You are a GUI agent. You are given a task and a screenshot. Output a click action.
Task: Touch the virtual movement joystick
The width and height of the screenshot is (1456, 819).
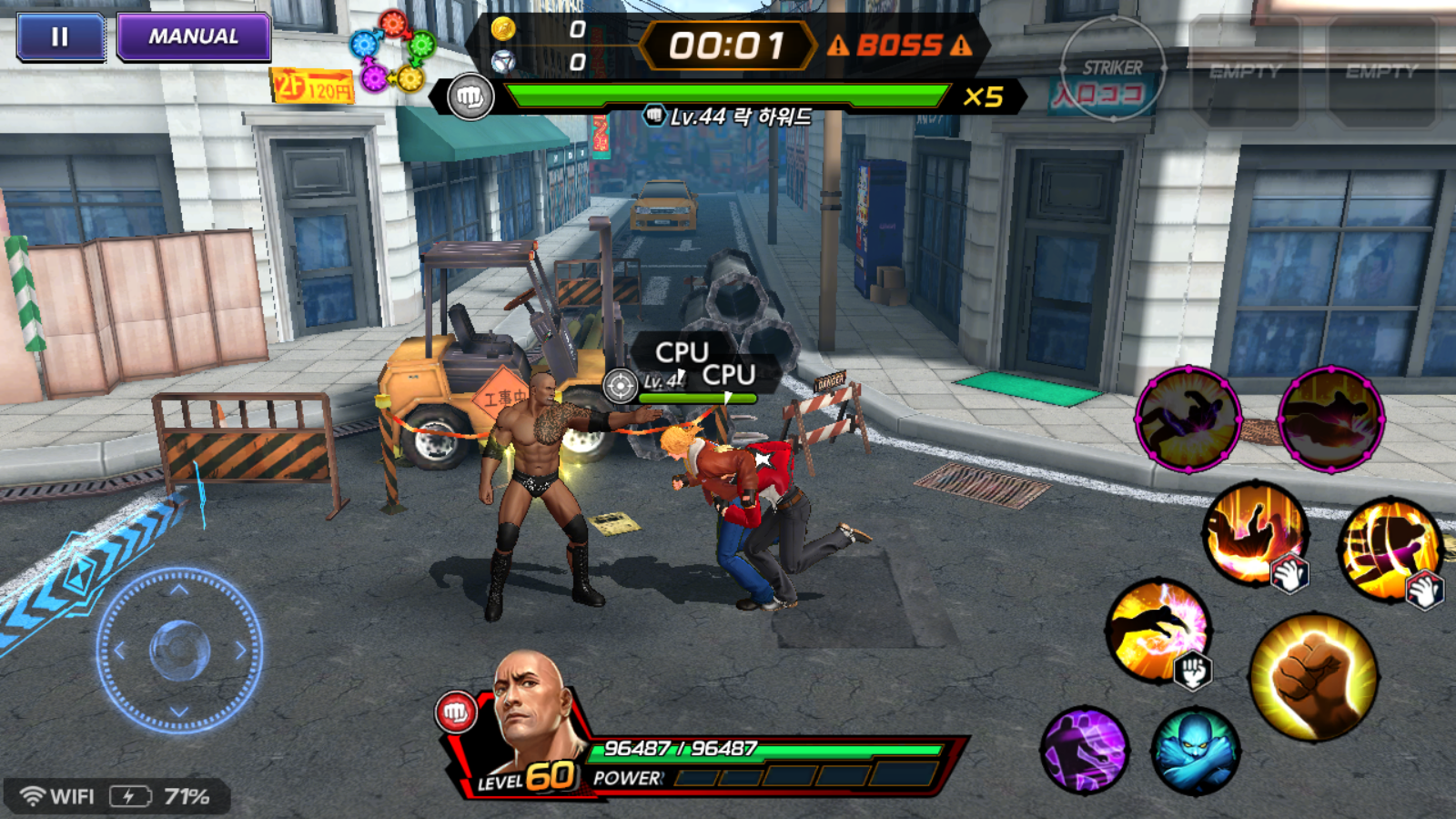coord(179,650)
